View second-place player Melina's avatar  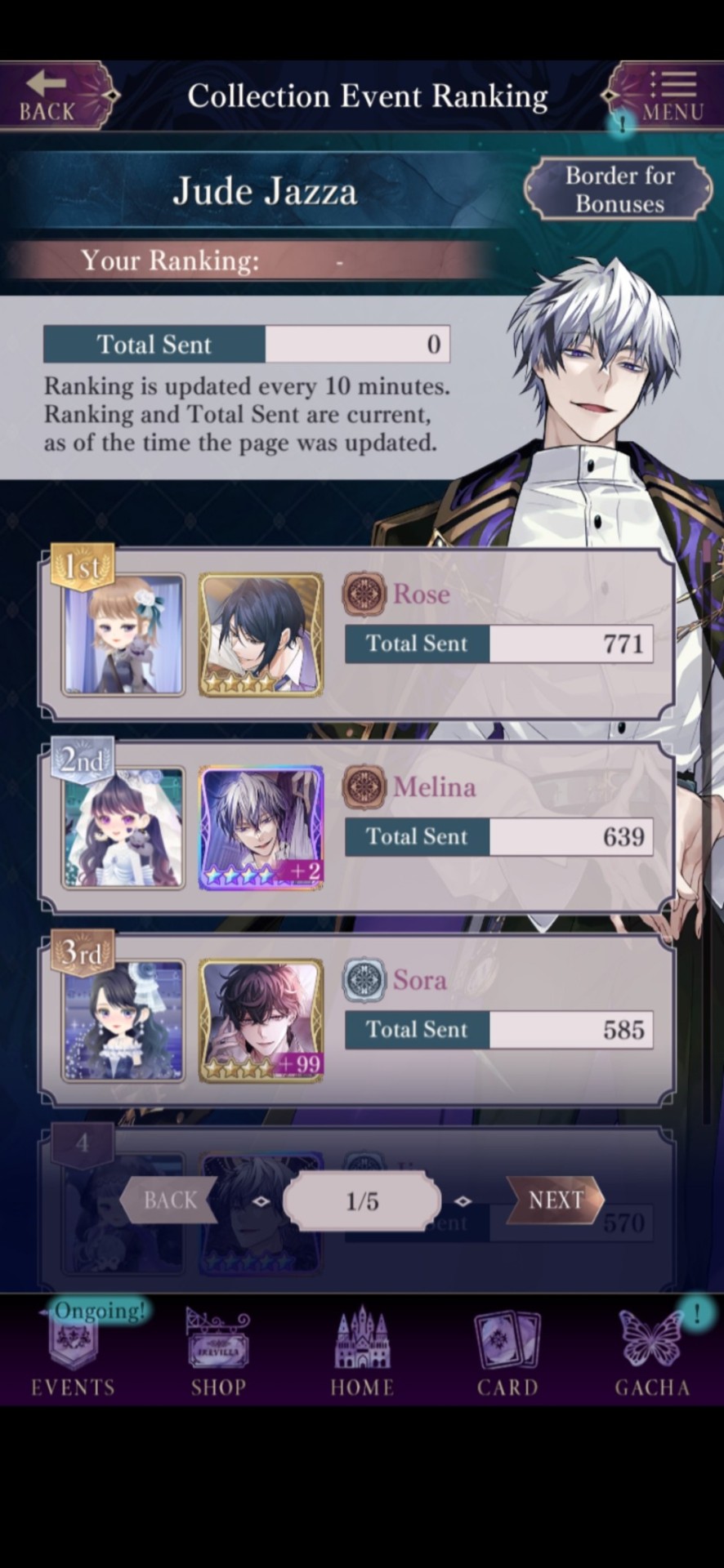(123, 828)
